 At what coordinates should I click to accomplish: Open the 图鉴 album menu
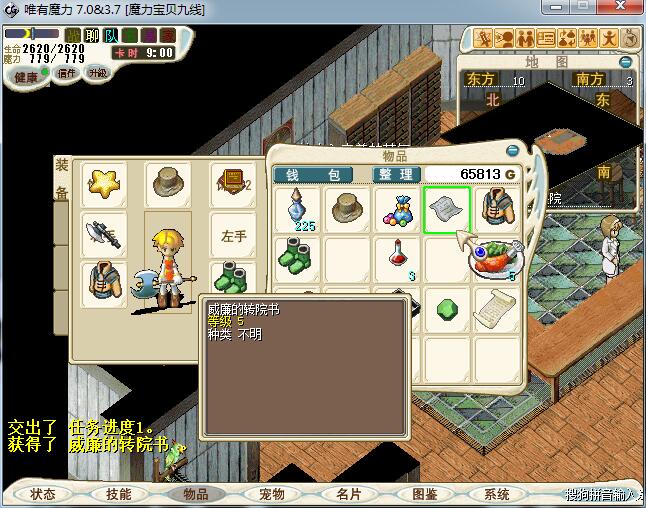[x=424, y=494]
